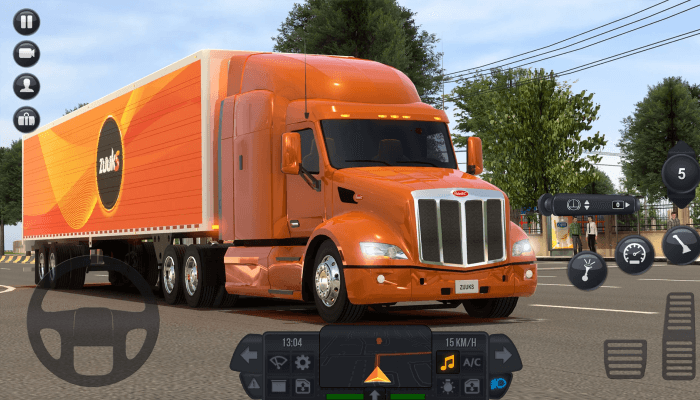Activate the left turn signal arrow

(249, 355)
